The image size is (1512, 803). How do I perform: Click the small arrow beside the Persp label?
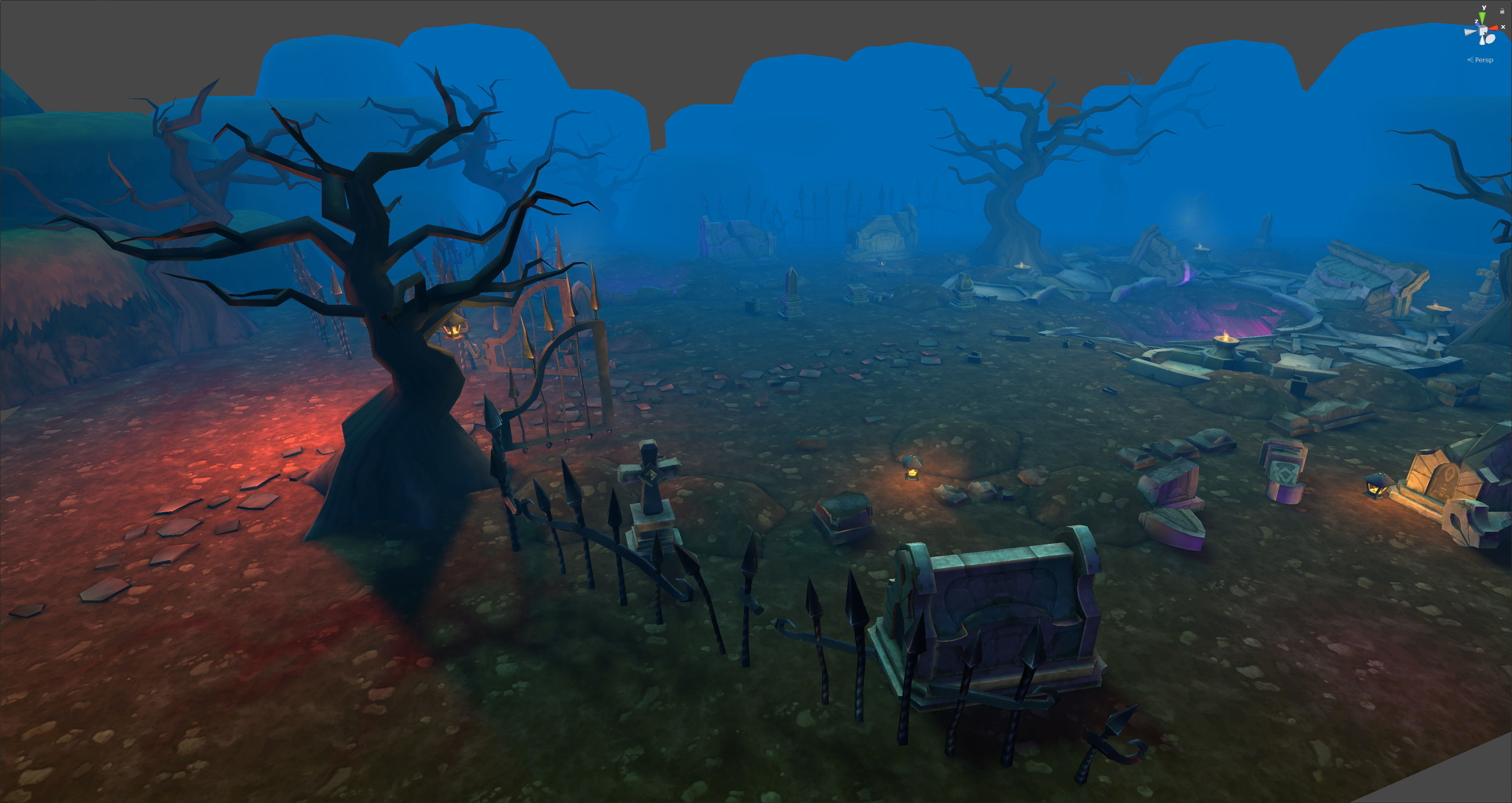tap(1470, 61)
